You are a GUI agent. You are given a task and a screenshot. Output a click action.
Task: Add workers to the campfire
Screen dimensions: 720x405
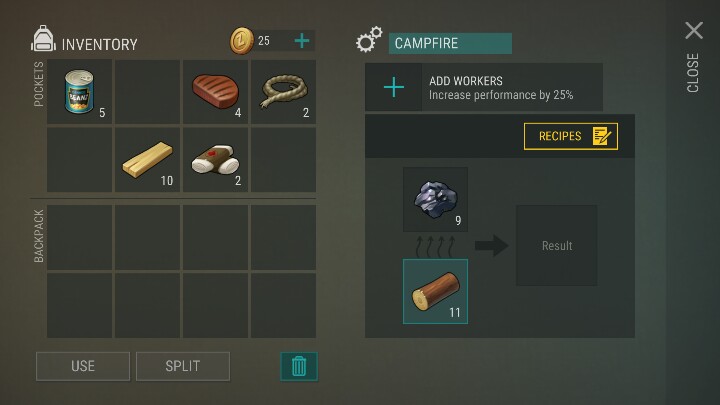[x=394, y=88]
